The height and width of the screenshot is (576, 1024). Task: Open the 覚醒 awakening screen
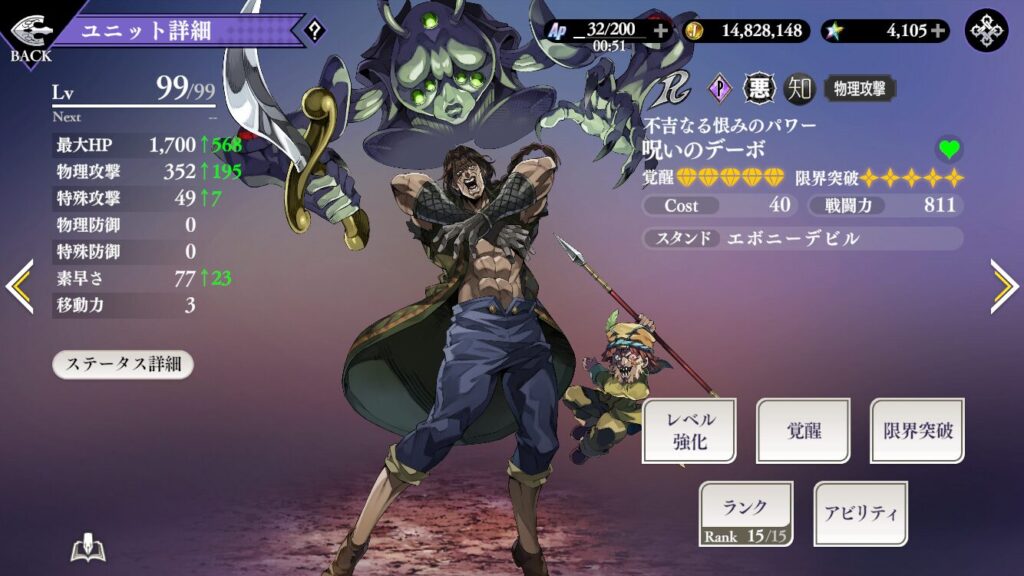point(803,431)
